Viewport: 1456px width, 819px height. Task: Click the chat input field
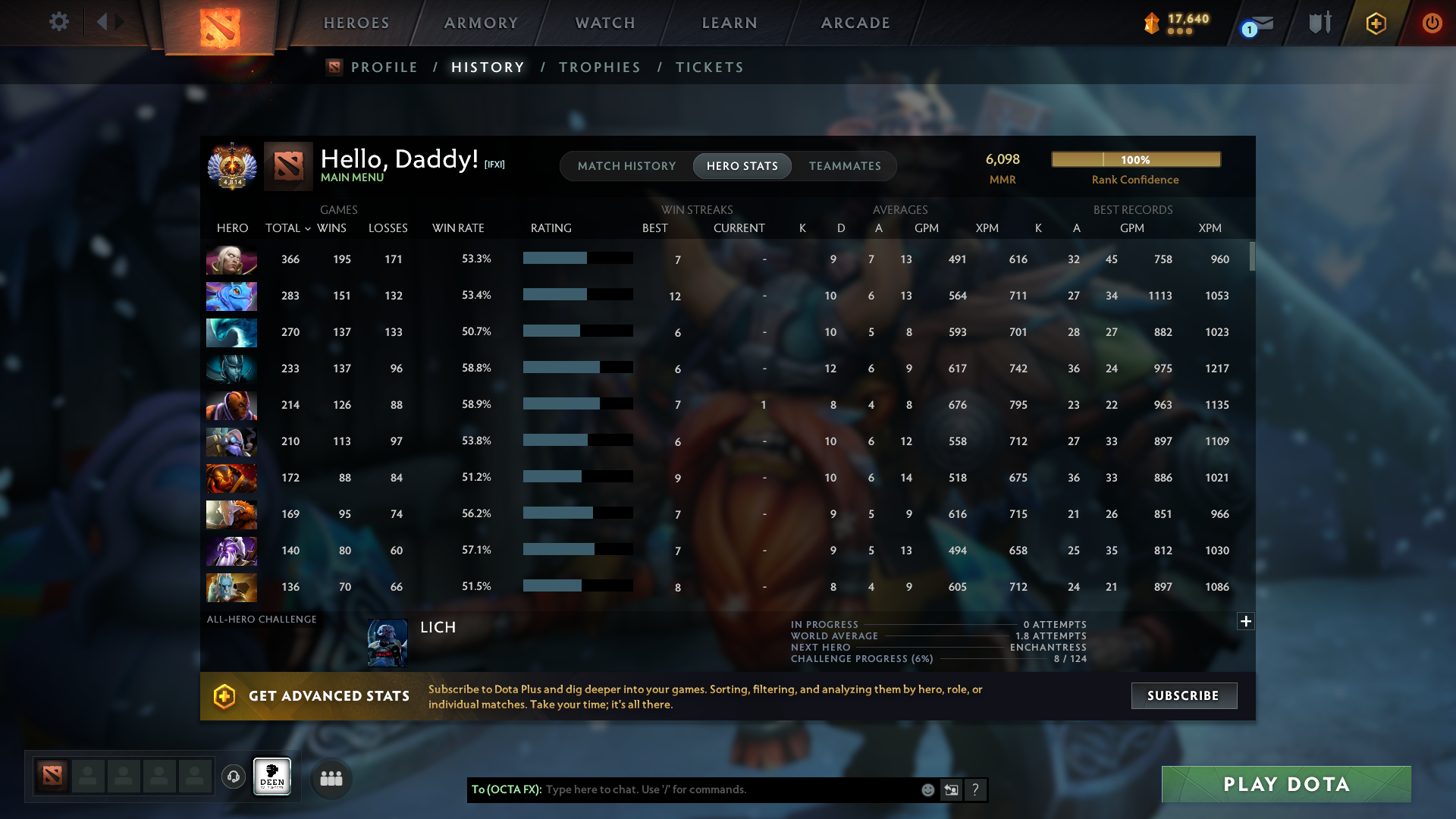click(x=720, y=789)
